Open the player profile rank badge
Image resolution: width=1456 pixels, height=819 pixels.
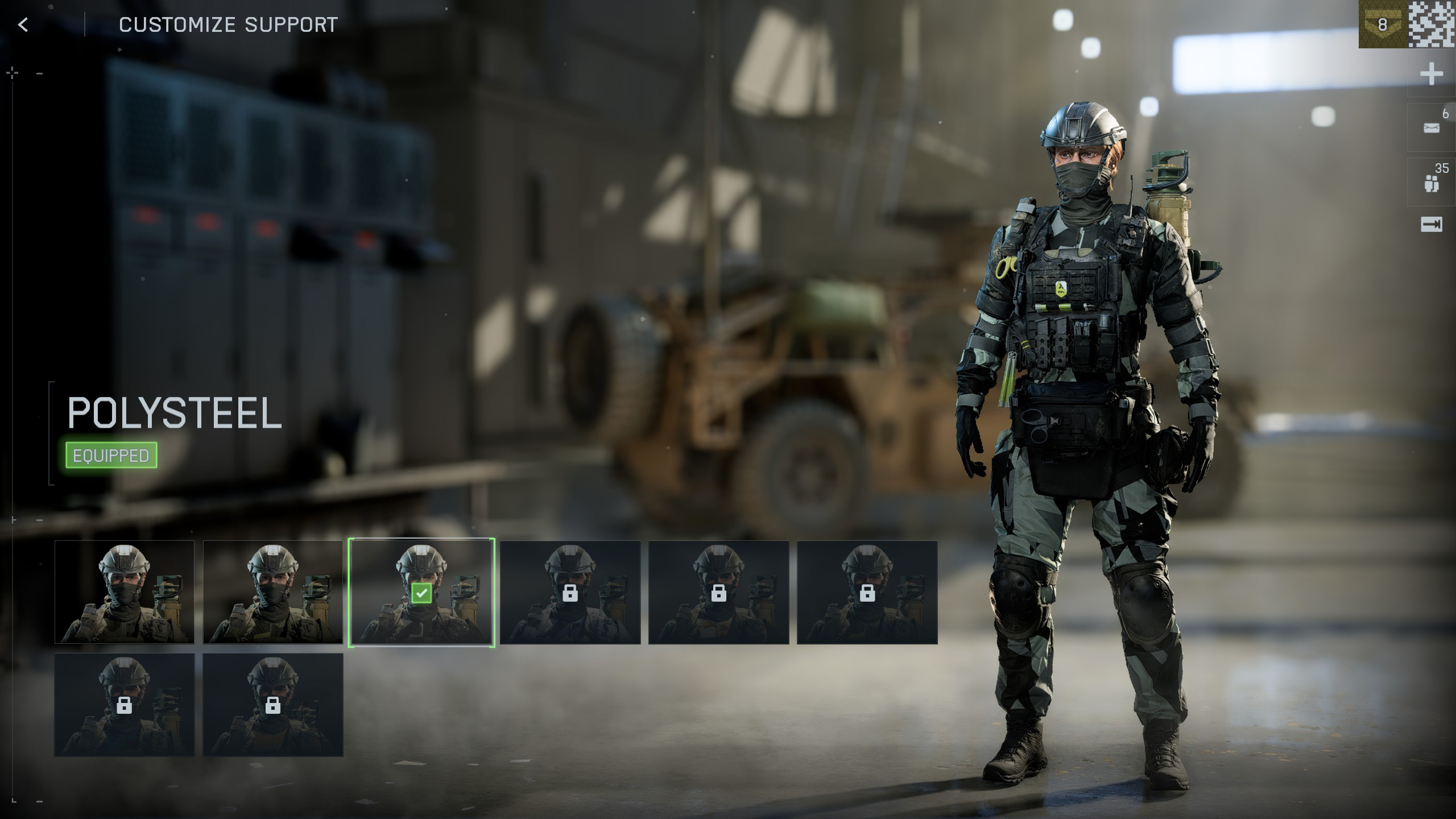1382,24
